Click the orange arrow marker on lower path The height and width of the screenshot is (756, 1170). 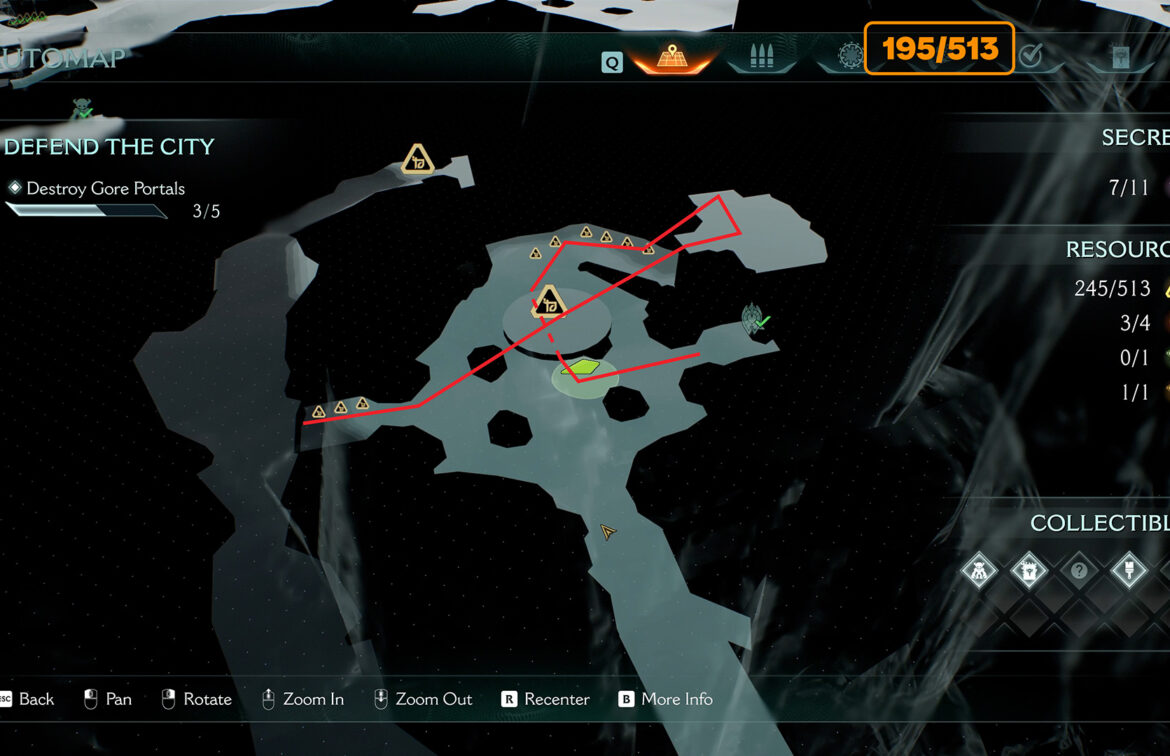point(607,532)
